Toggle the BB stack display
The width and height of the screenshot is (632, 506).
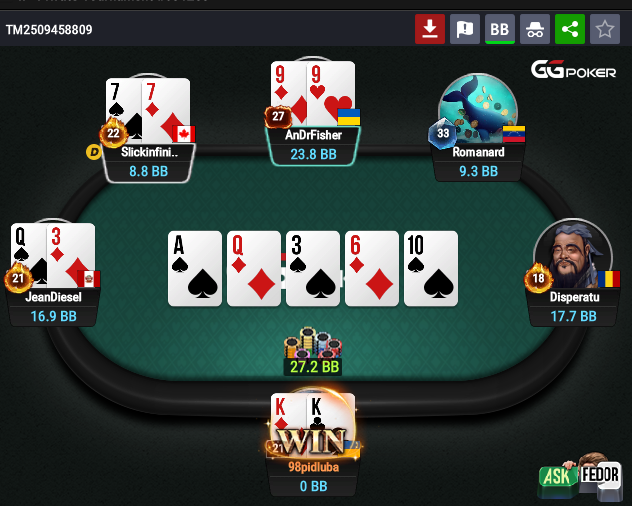tap(500, 29)
